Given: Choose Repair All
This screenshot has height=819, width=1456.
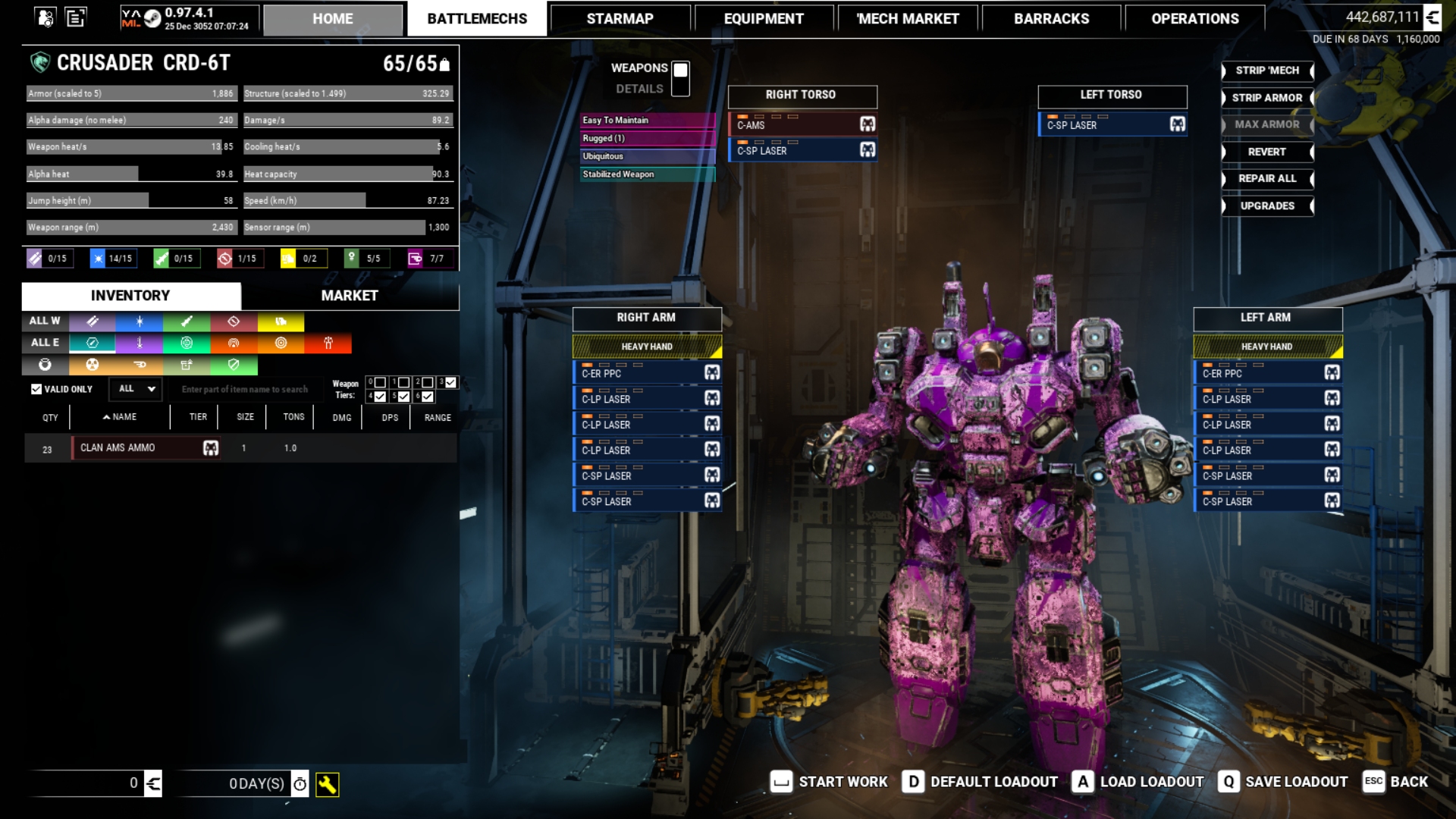Looking at the screenshot, I should [1266, 179].
